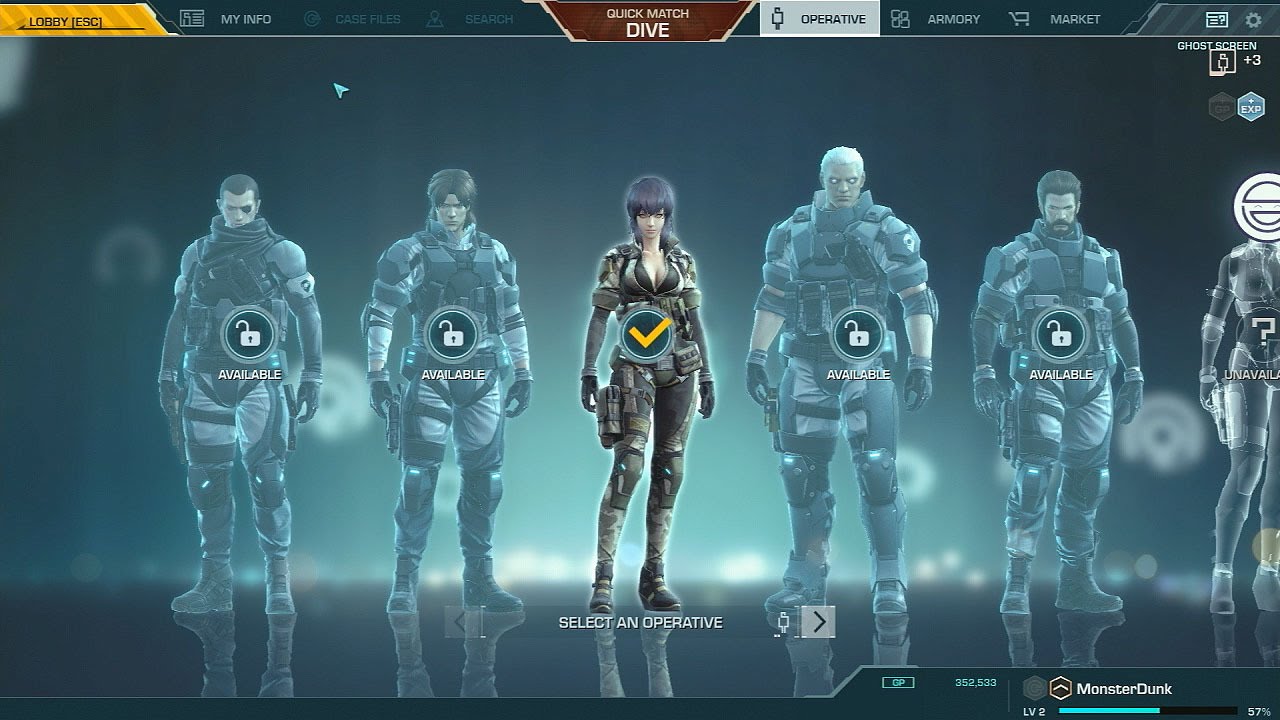Open the help card icon beside the gear

[1217, 20]
